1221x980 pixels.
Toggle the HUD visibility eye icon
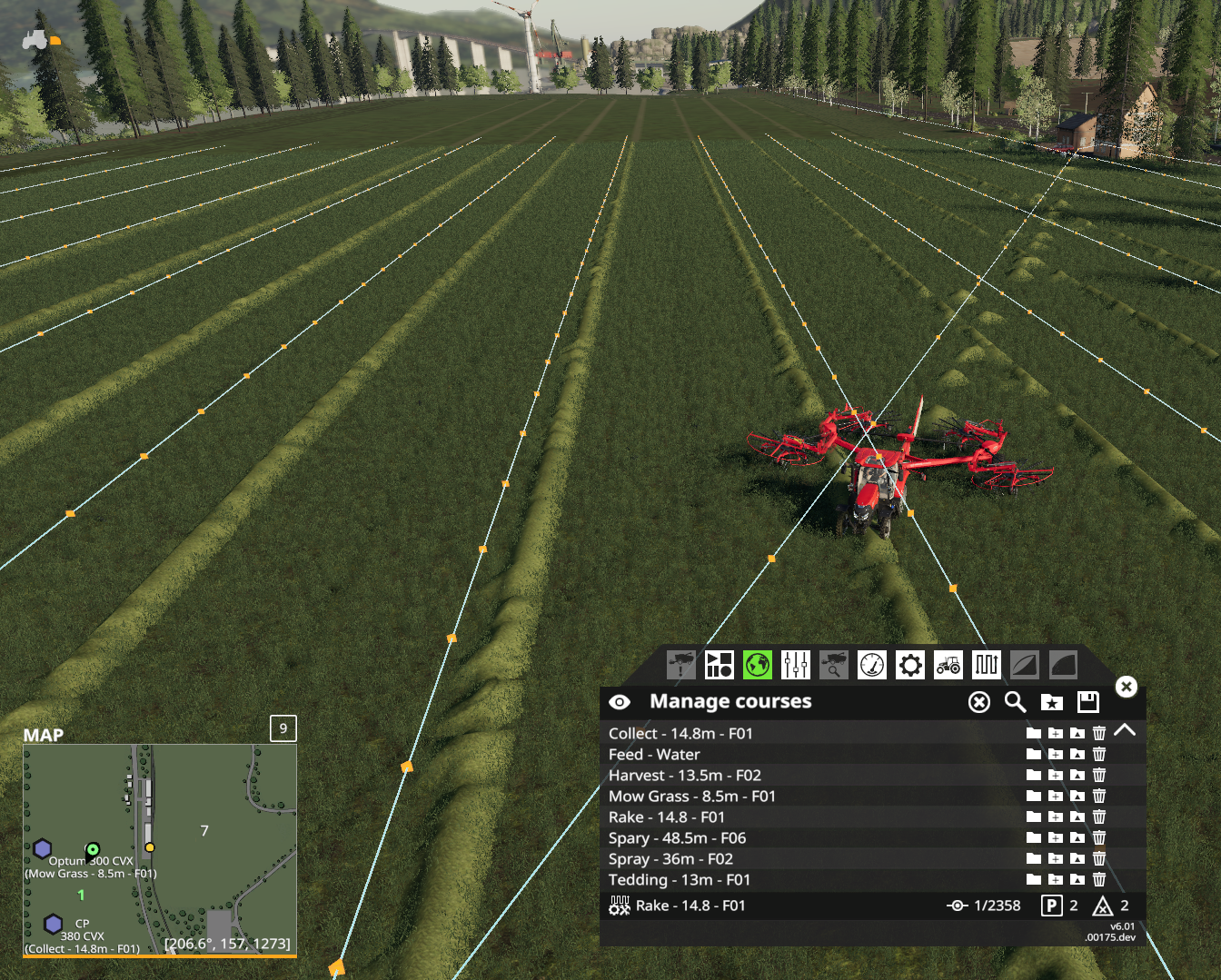coord(620,701)
